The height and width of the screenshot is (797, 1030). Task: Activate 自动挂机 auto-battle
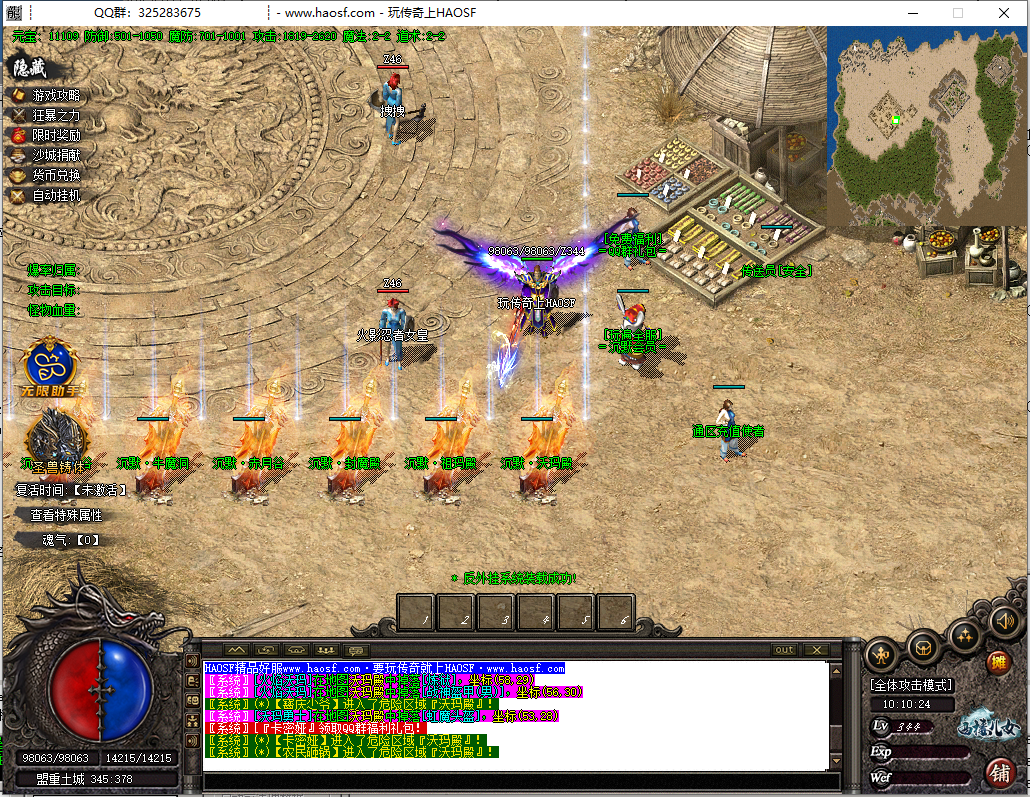point(56,196)
